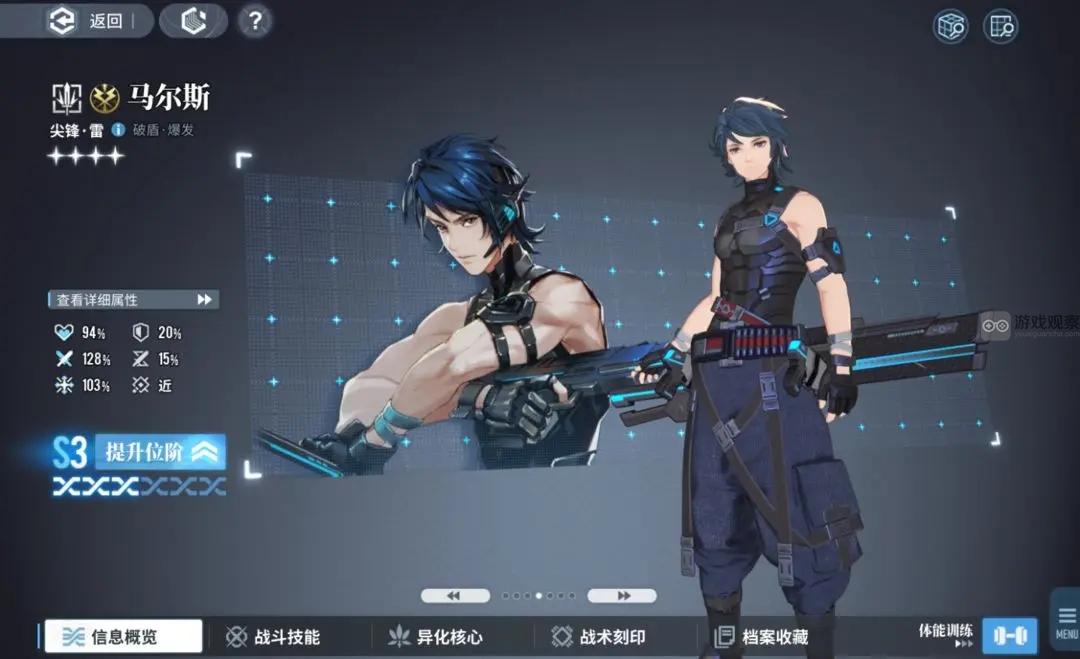Screen dimensions: 1080x659
Task: Switch to next character with right arrows
Action: (621, 595)
